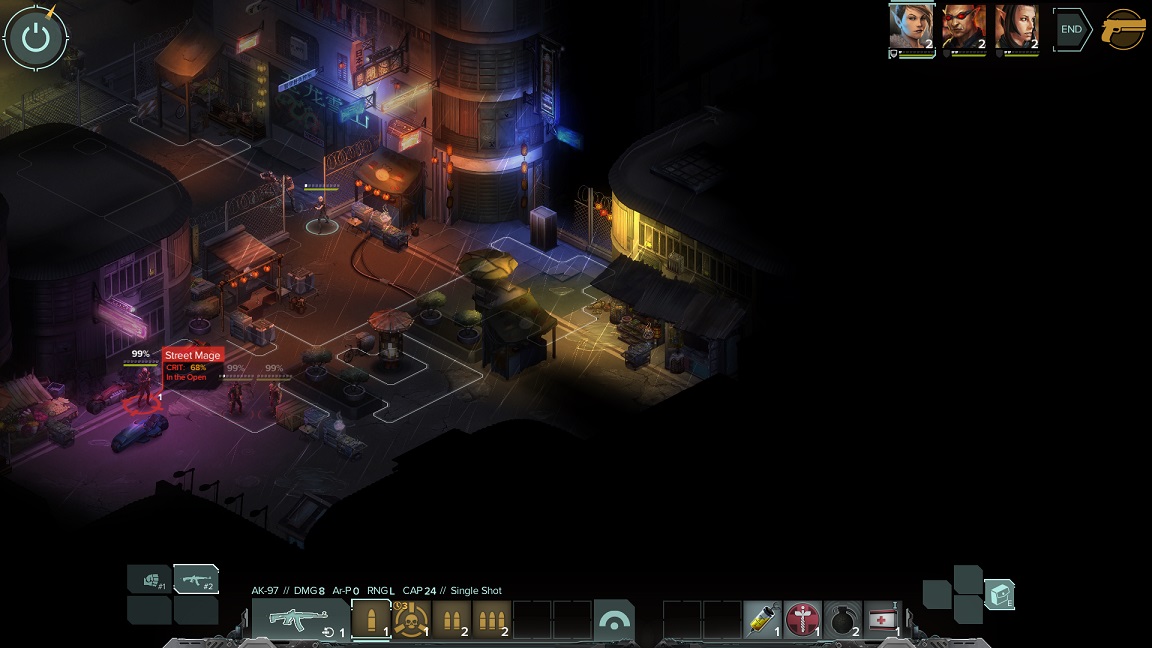The height and width of the screenshot is (648, 1152).
Task: Select the red-goggled character portrait
Action: click(x=964, y=27)
